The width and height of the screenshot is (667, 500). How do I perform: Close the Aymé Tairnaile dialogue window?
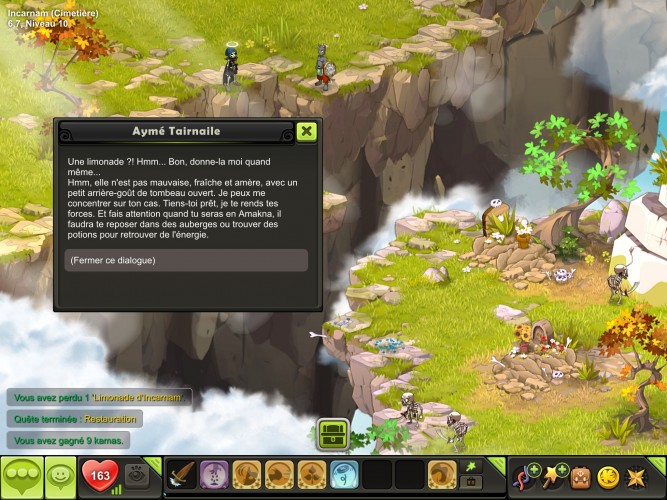307,131
